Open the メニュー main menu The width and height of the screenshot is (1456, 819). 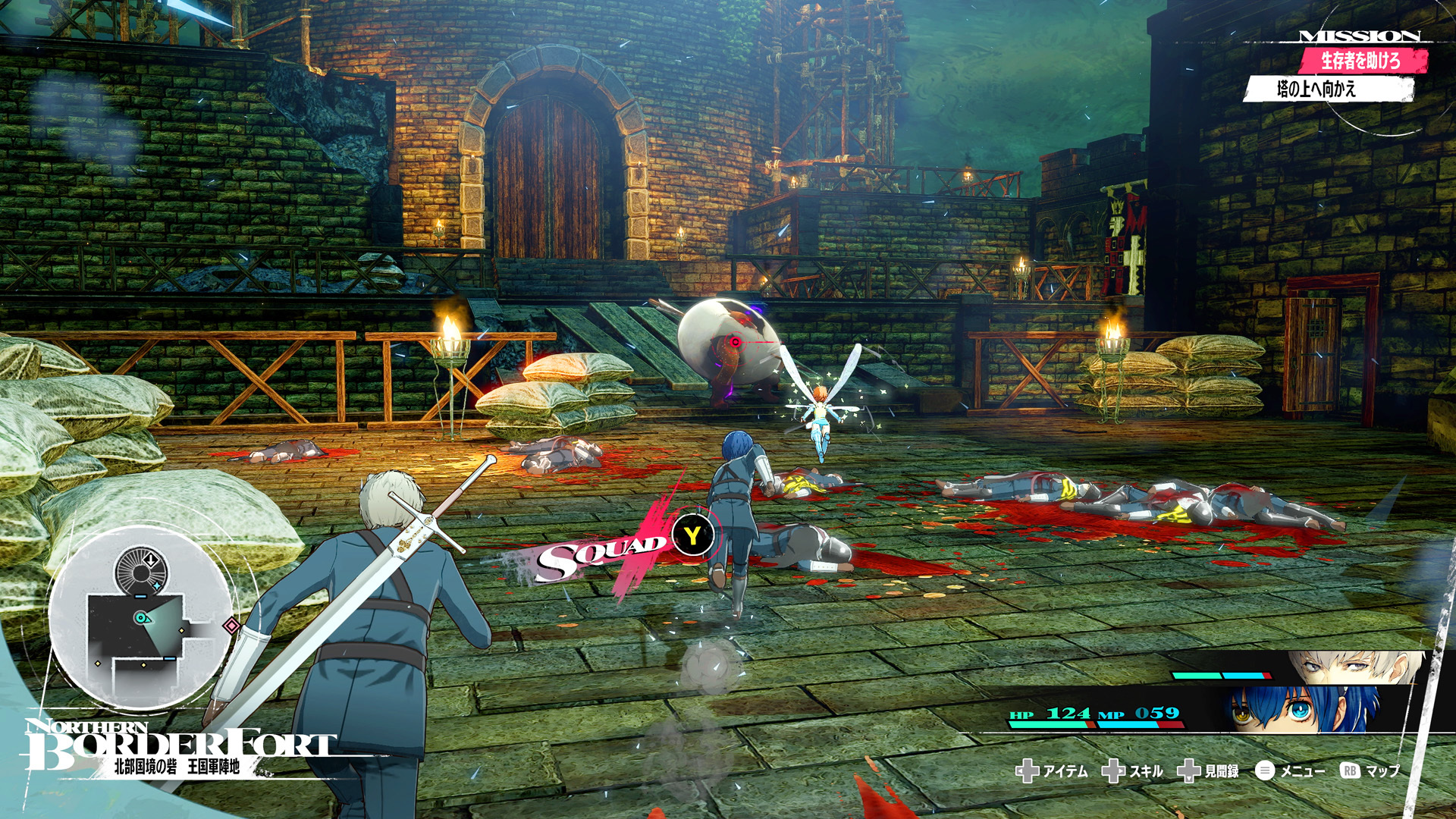coord(1291,771)
